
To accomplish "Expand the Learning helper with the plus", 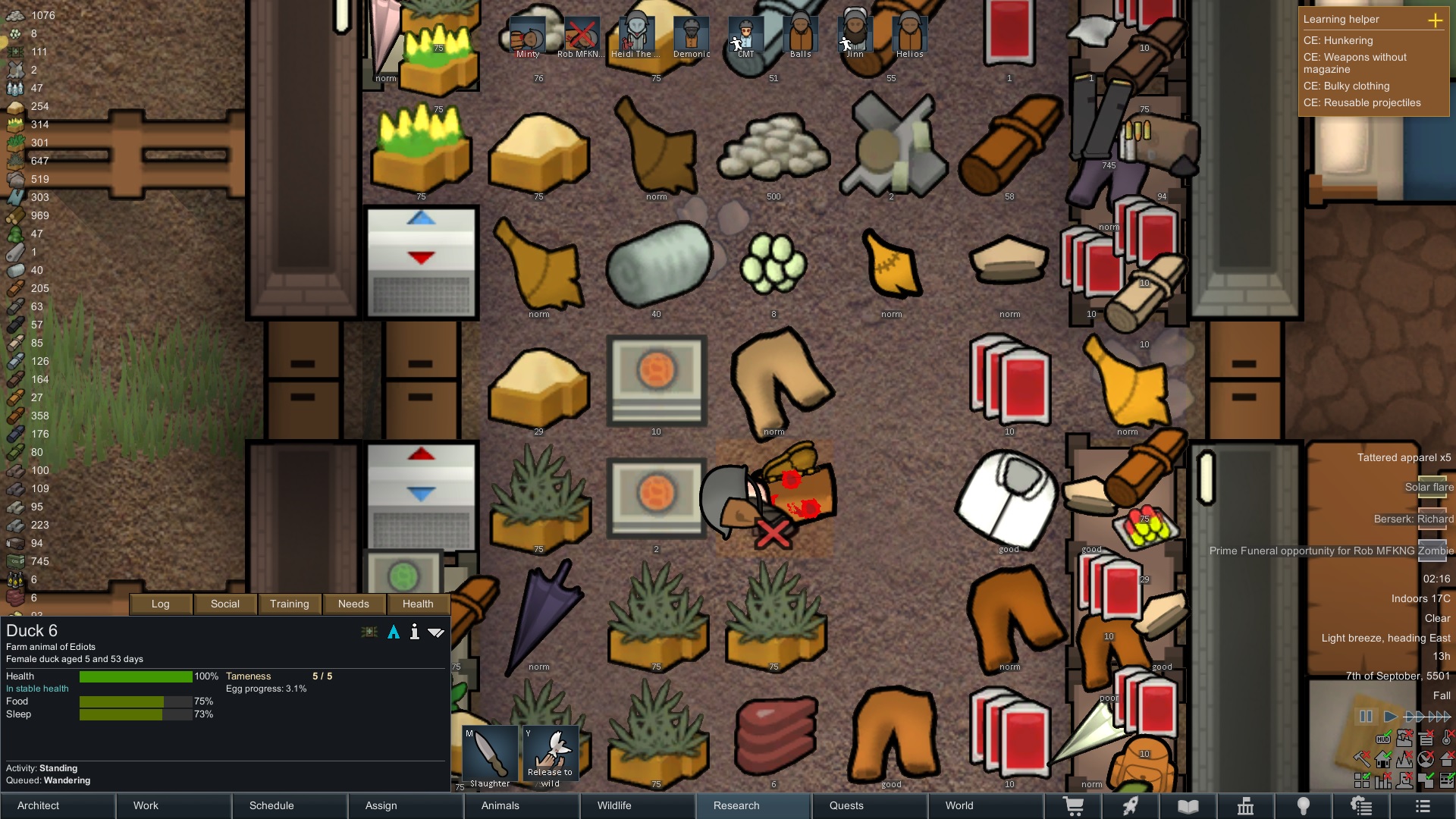I will click(x=1437, y=21).
